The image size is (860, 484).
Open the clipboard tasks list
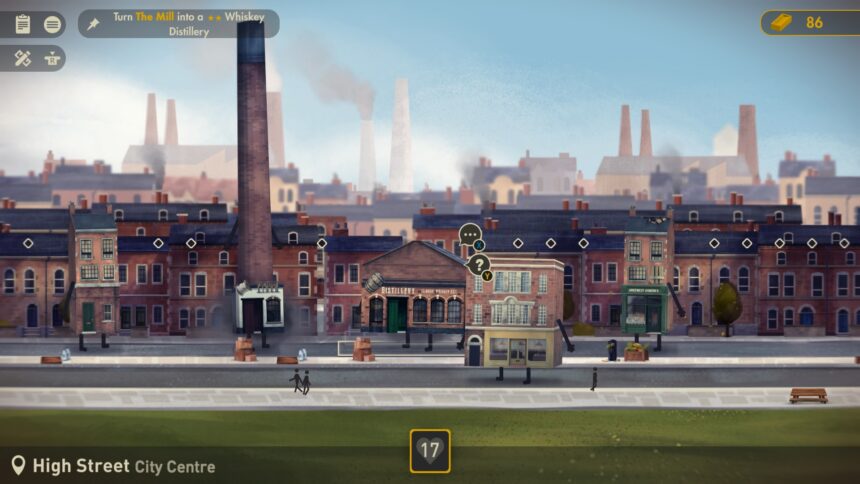point(23,24)
